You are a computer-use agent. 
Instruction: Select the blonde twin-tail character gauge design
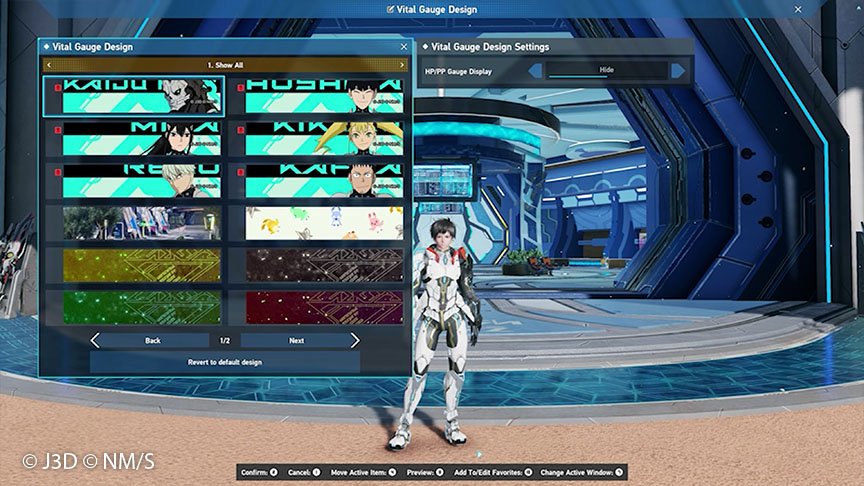324,139
